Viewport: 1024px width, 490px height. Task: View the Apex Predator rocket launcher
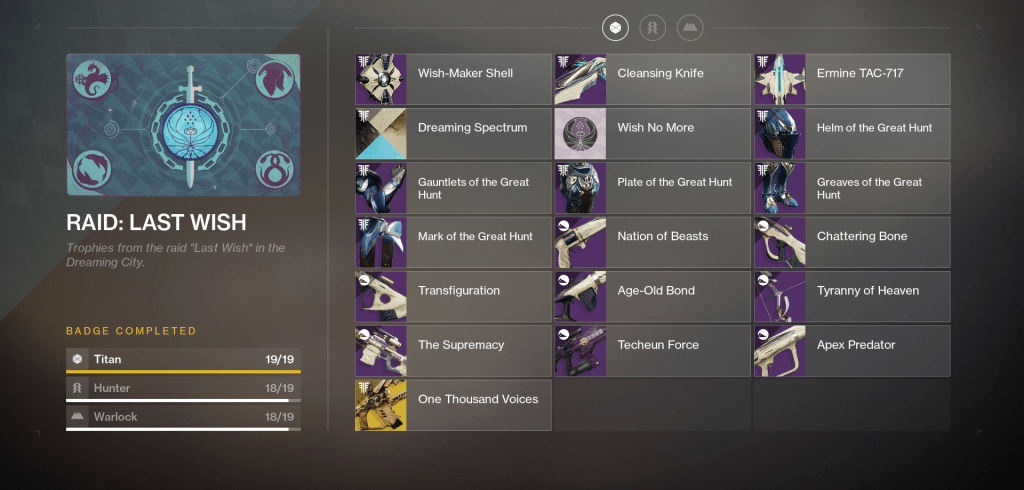click(852, 351)
